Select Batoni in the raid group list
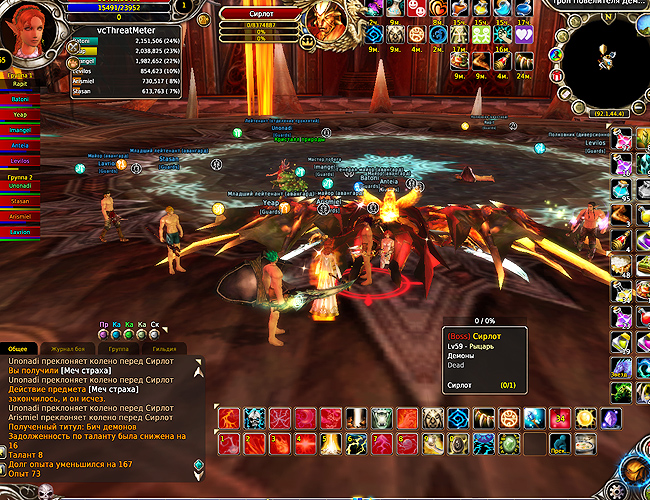The image size is (650, 500). 20,99
